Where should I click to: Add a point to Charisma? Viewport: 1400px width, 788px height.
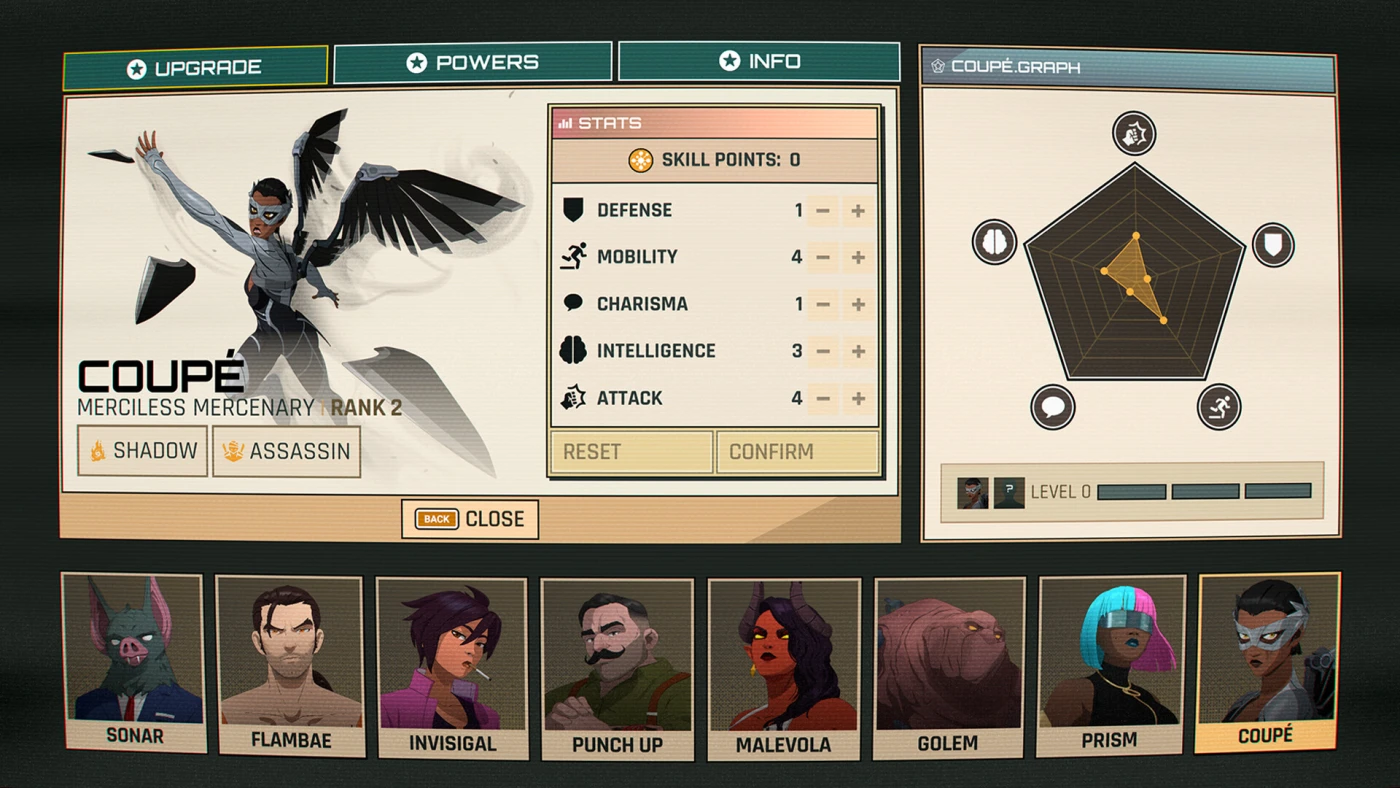858,305
